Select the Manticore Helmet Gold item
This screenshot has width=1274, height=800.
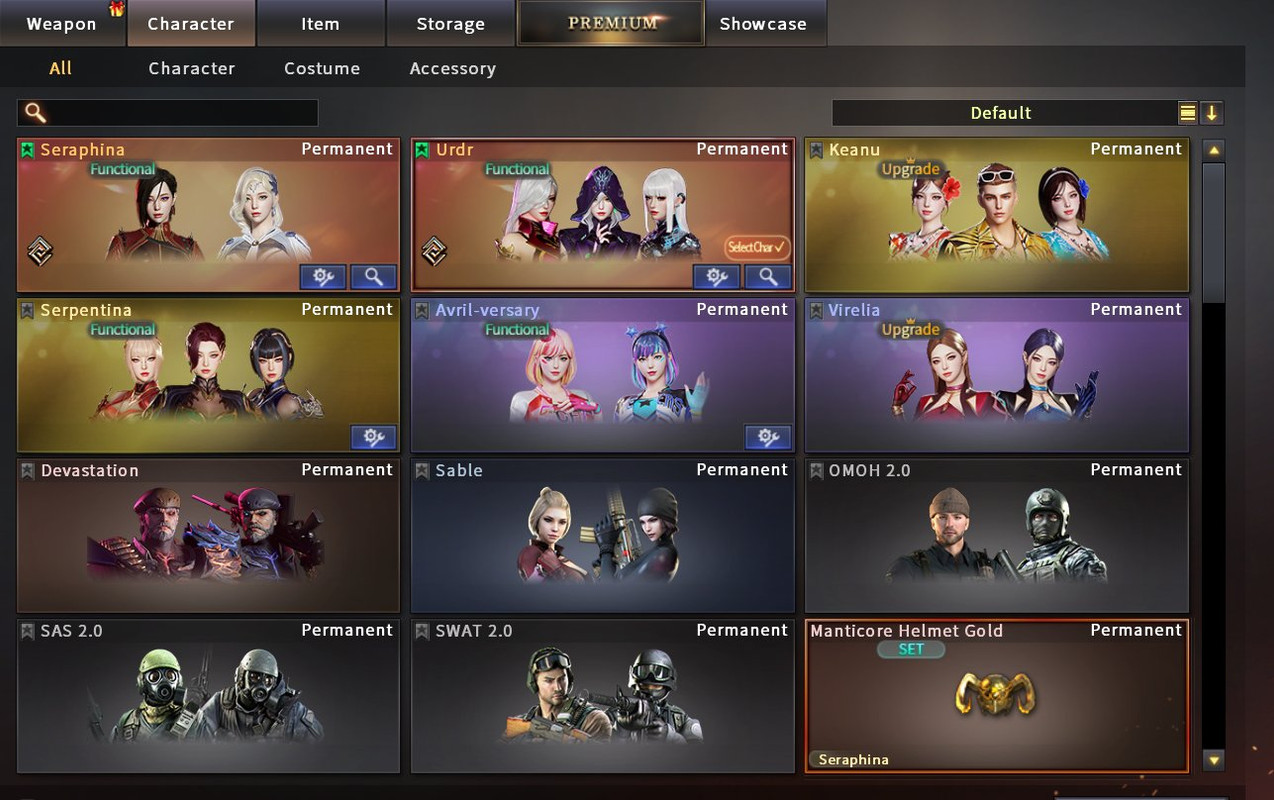[996, 697]
